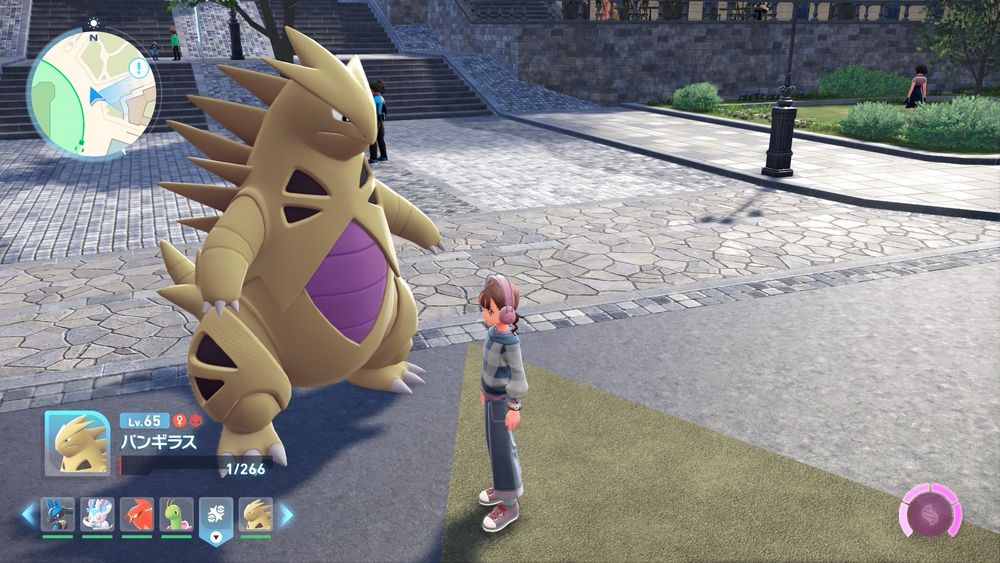Select the red Pokémon party slot
Screen dimensions: 1000x563
(137, 514)
